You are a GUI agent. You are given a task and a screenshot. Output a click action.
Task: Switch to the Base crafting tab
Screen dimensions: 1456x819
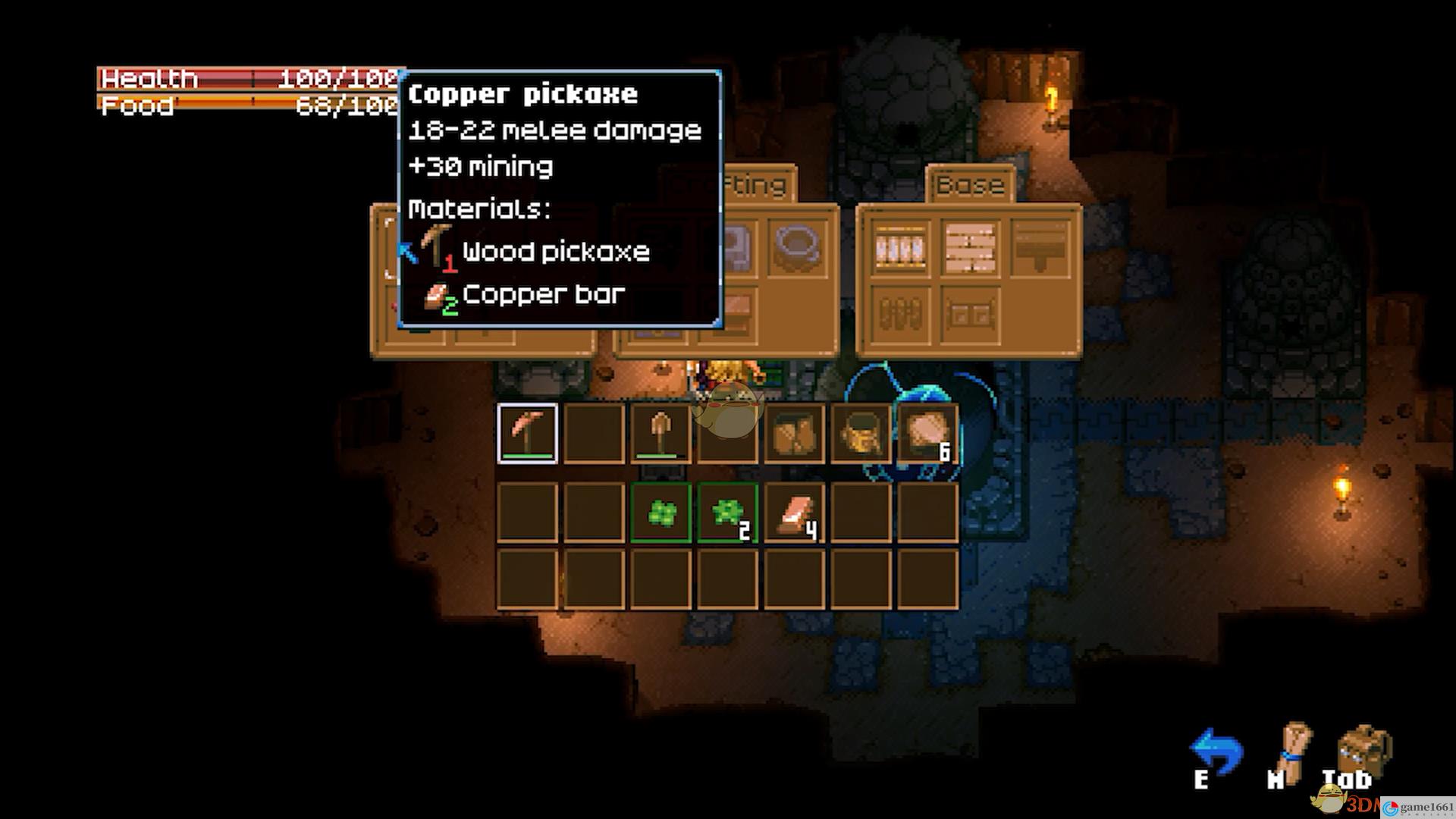970,185
